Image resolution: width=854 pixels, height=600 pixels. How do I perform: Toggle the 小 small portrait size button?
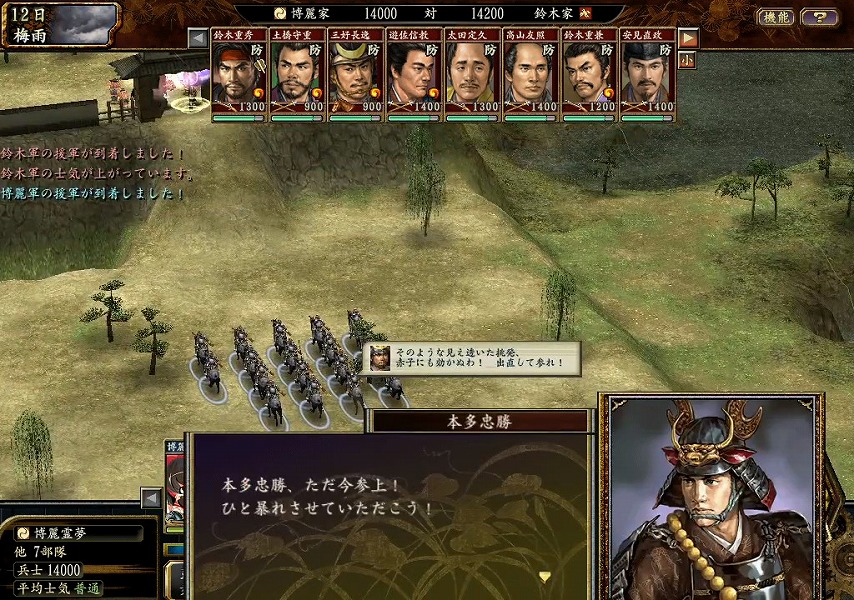point(688,60)
